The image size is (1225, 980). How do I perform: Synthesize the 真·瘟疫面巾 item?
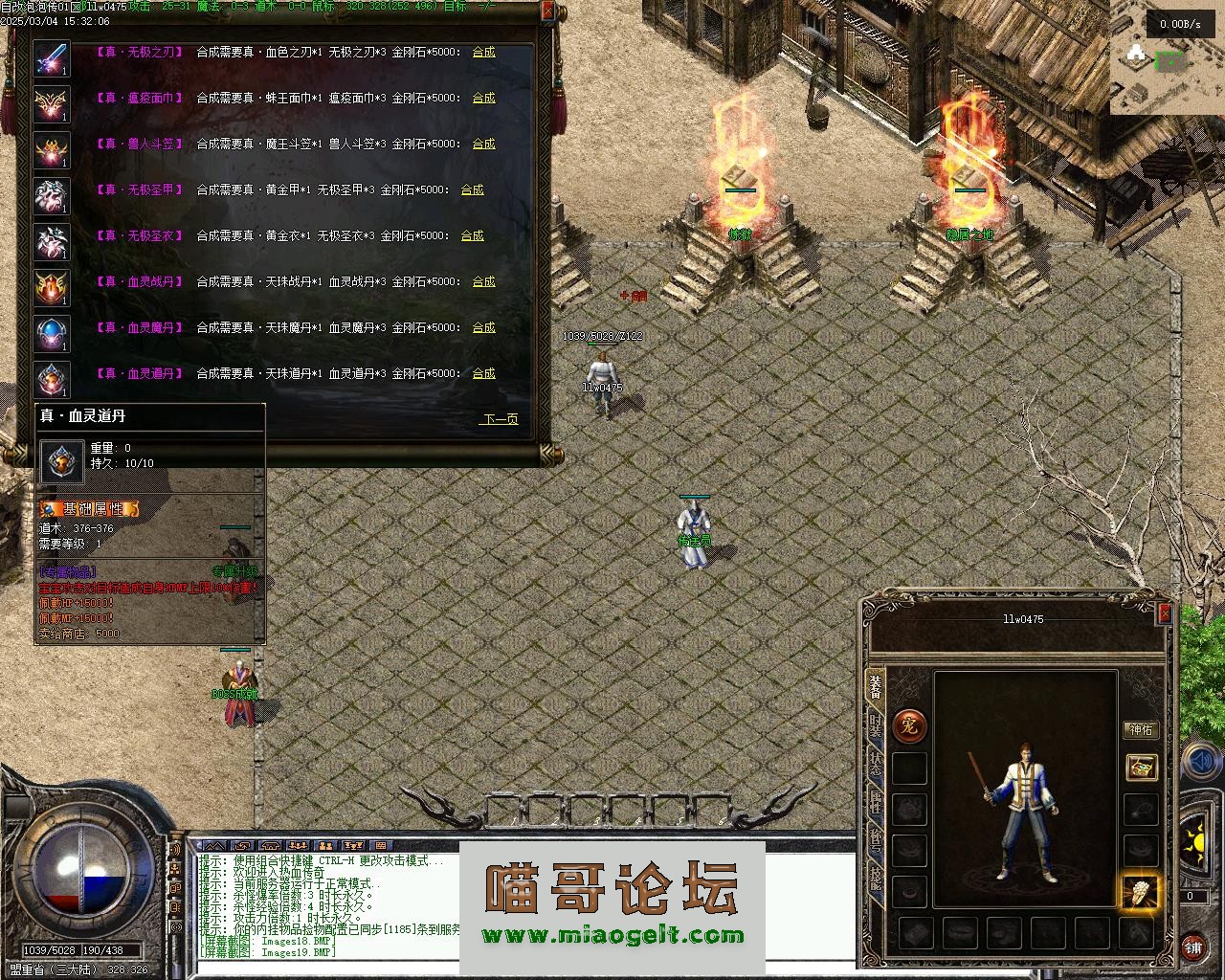tap(483, 98)
